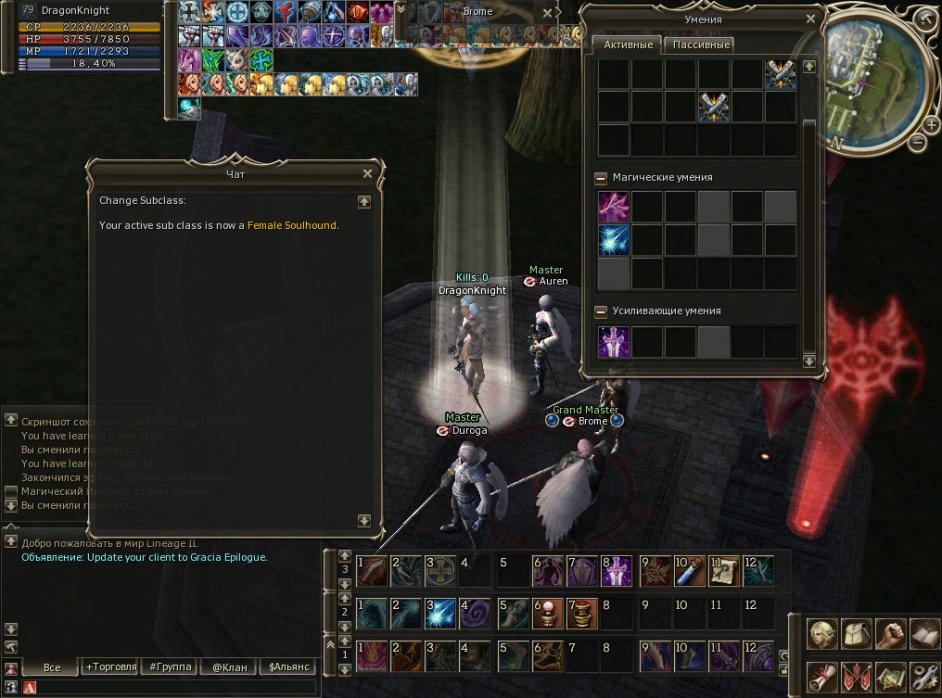Open the inventory bag icon
The width and height of the screenshot is (942, 698).
[x=857, y=634]
